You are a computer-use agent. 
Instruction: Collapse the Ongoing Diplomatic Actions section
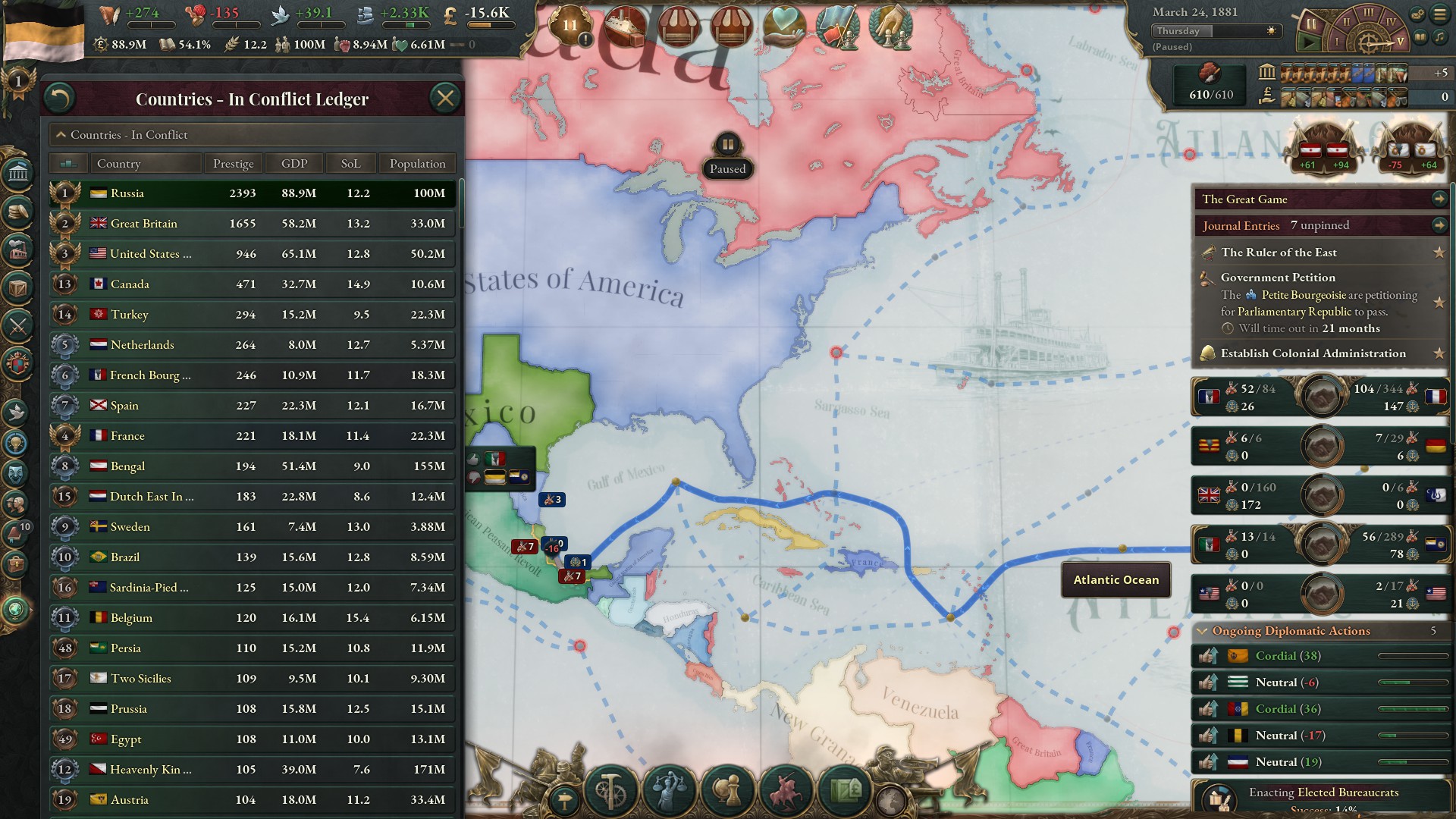point(1203,630)
